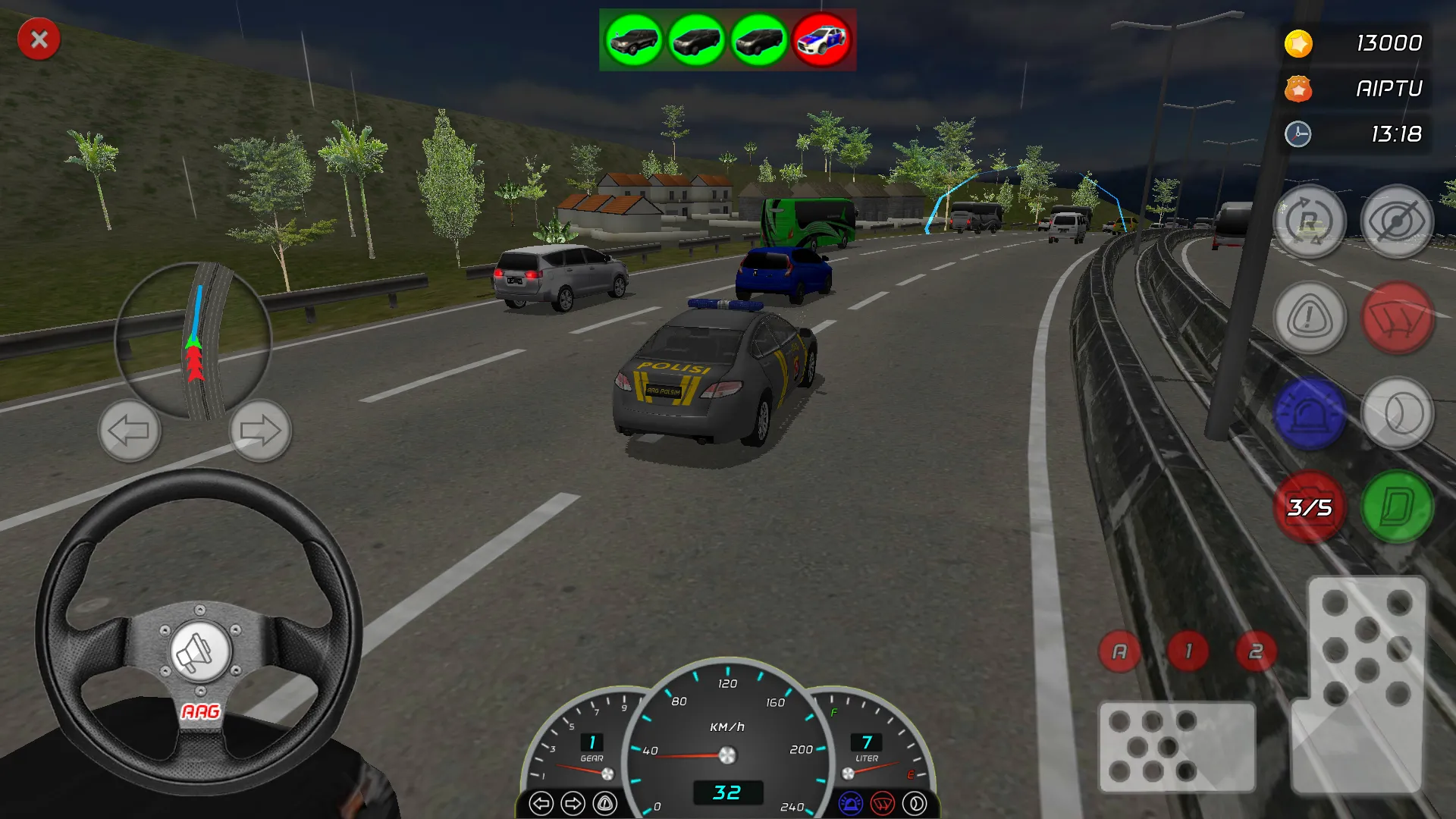The height and width of the screenshot is (819, 1456).
Task: Turn on the police siren lights
Action: coord(1310,413)
